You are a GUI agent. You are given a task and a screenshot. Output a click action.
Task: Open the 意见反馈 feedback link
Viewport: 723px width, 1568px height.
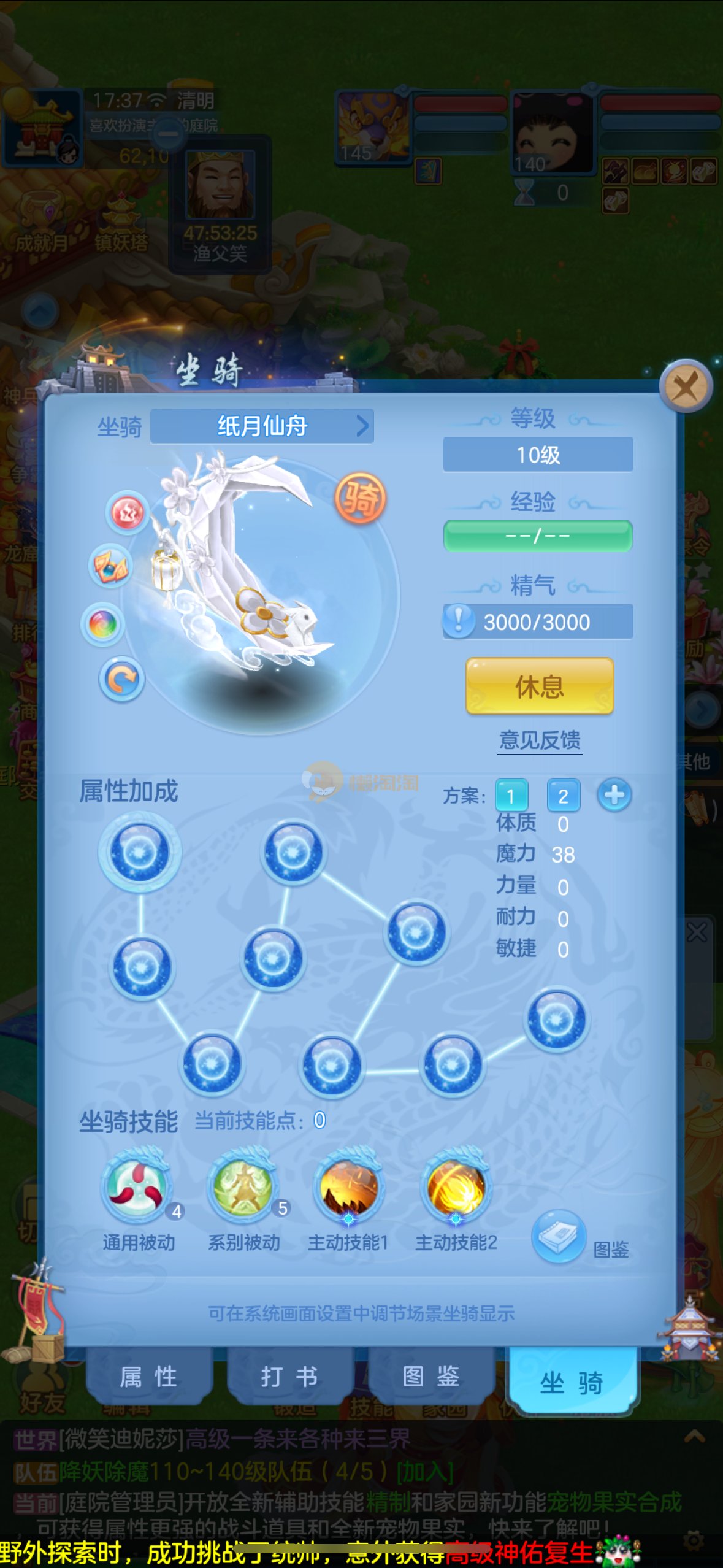[x=540, y=740]
